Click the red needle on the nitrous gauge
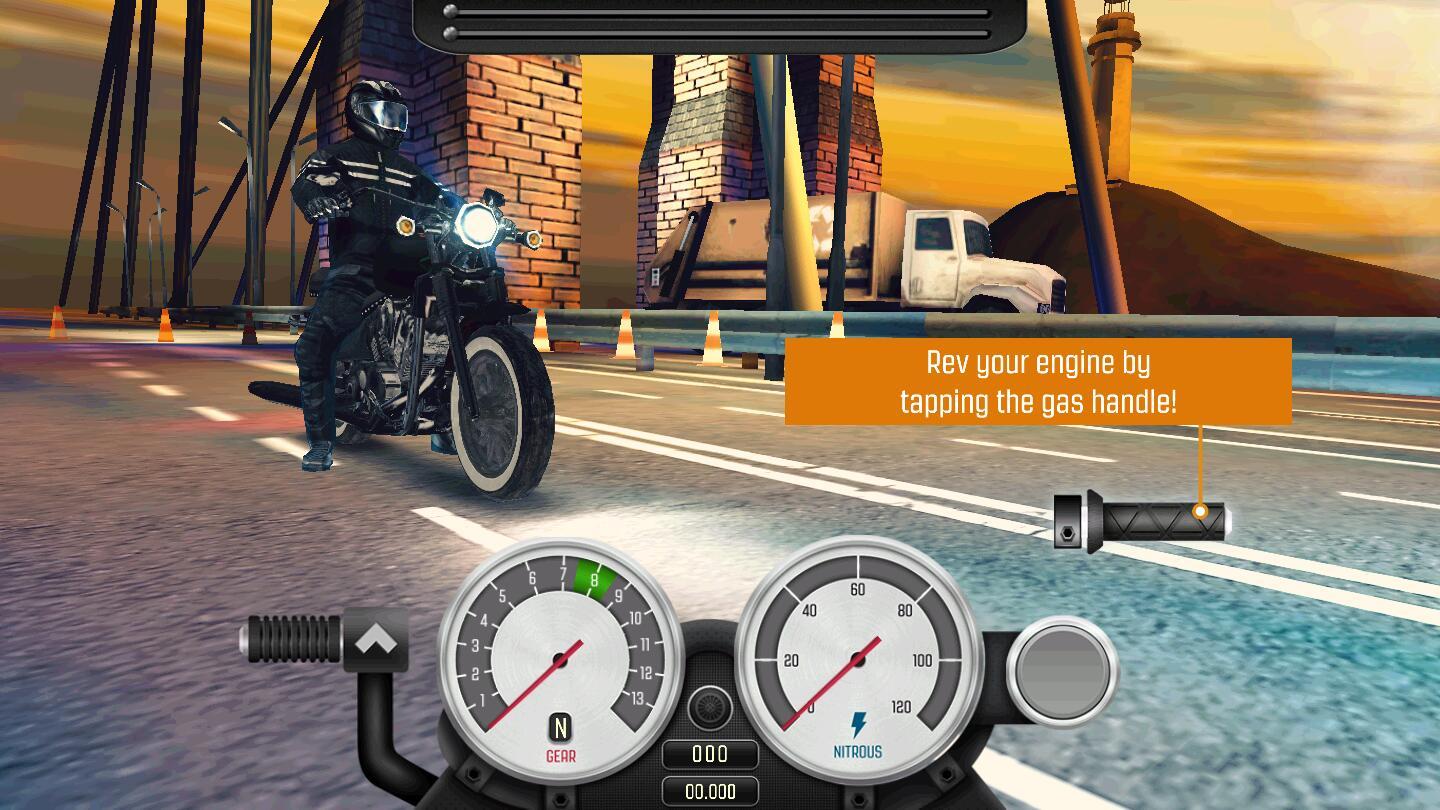The image size is (1440, 810). click(830, 690)
